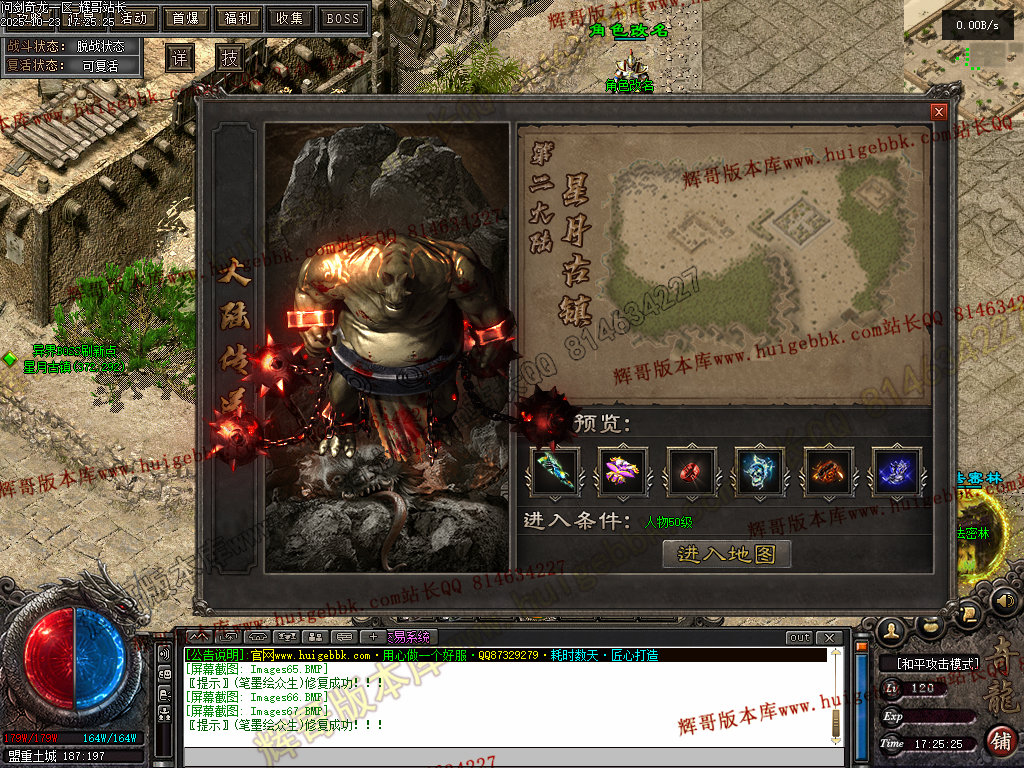Image resolution: width=1024 pixels, height=768 pixels.
Task: Select the green blade reward preview slot
Action: [554, 471]
